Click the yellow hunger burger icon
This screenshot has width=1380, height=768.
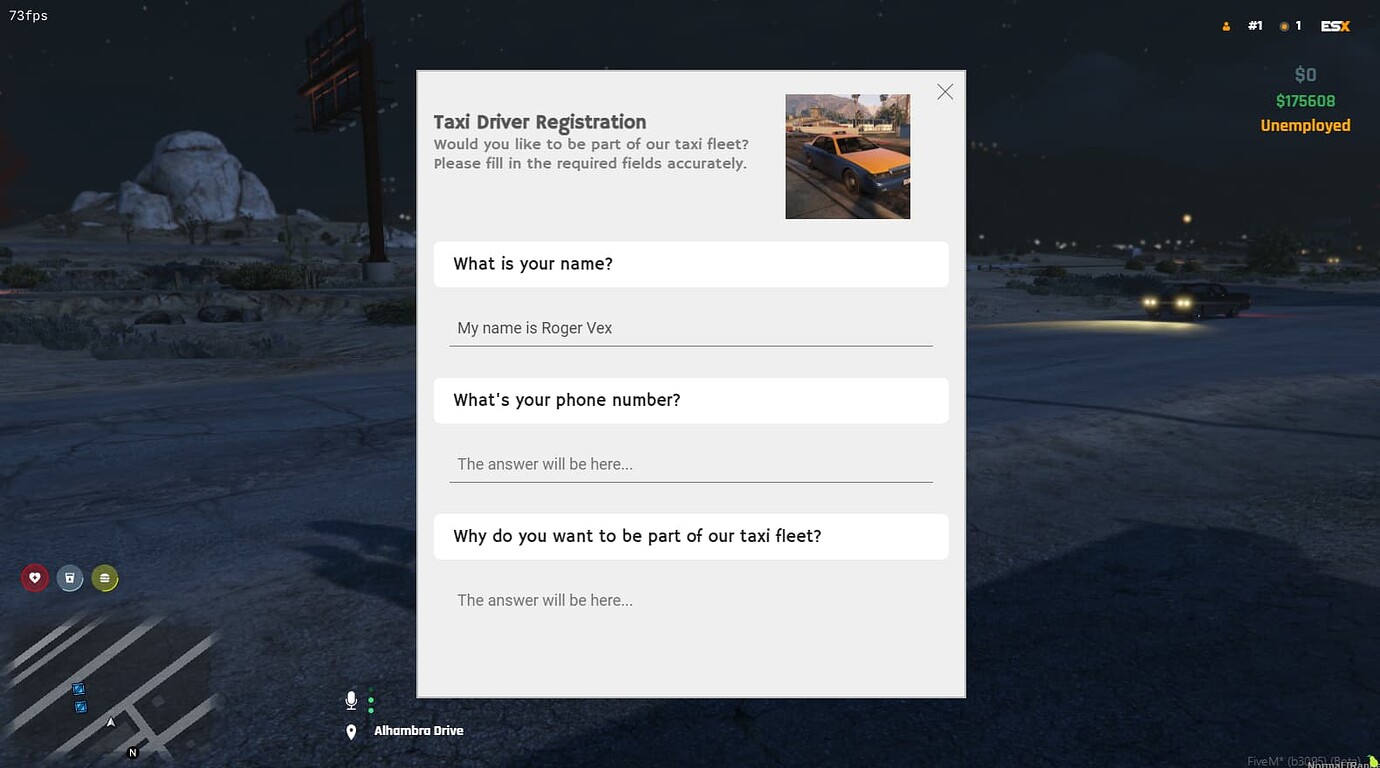[105, 578]
